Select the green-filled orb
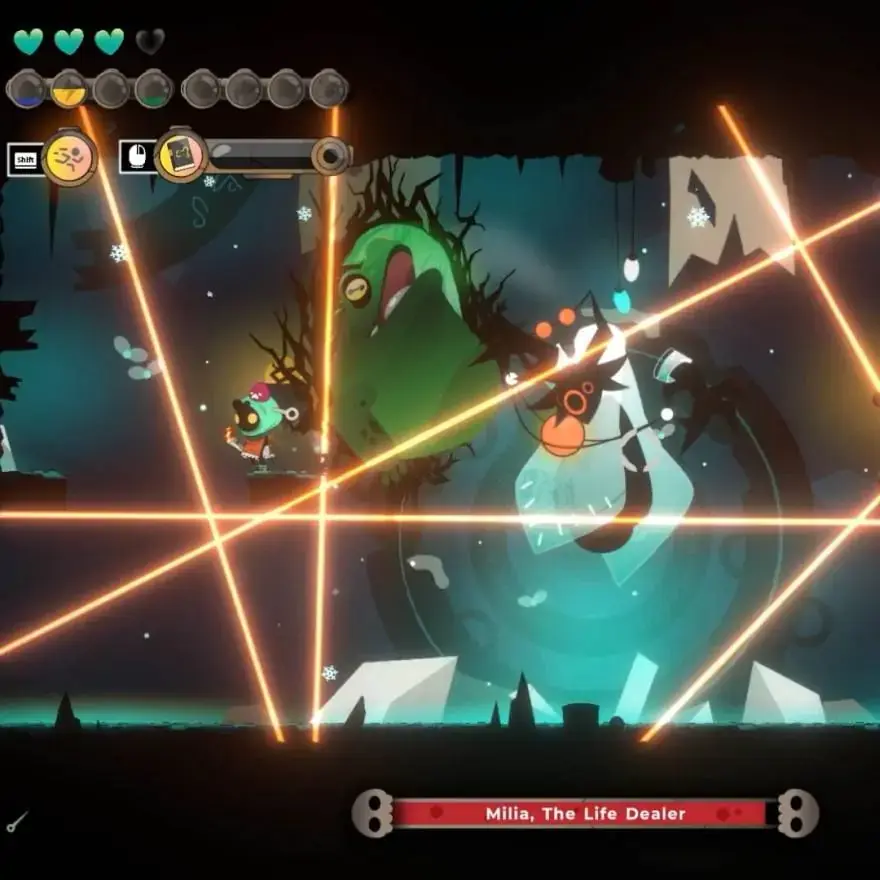 pos(153,89)
